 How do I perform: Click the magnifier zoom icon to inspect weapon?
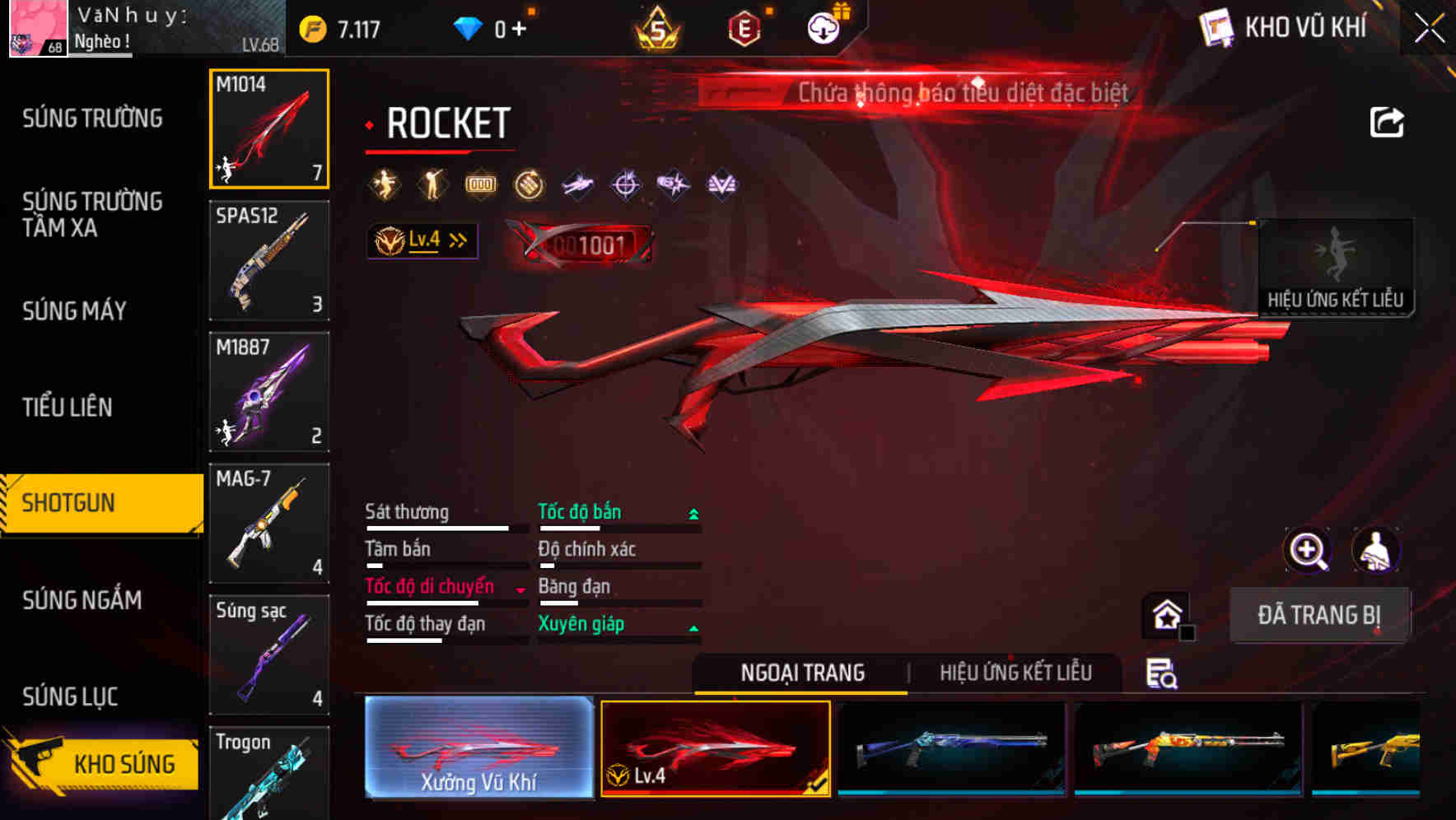pos(1307,550)
